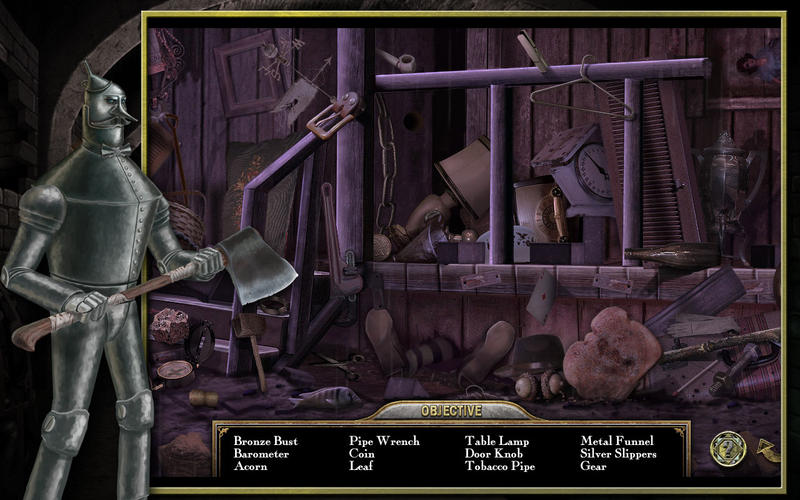Choose Coin from the objective list
This screenshot has height=500, width=800.
point(361,454)
